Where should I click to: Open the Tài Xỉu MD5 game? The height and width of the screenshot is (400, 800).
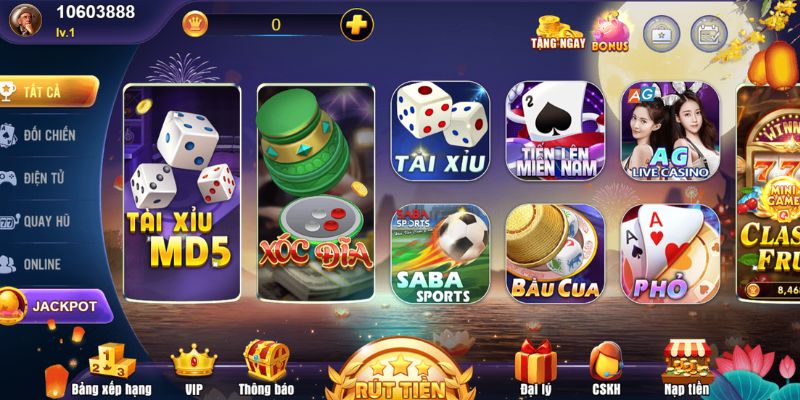[x=180, y=192]
